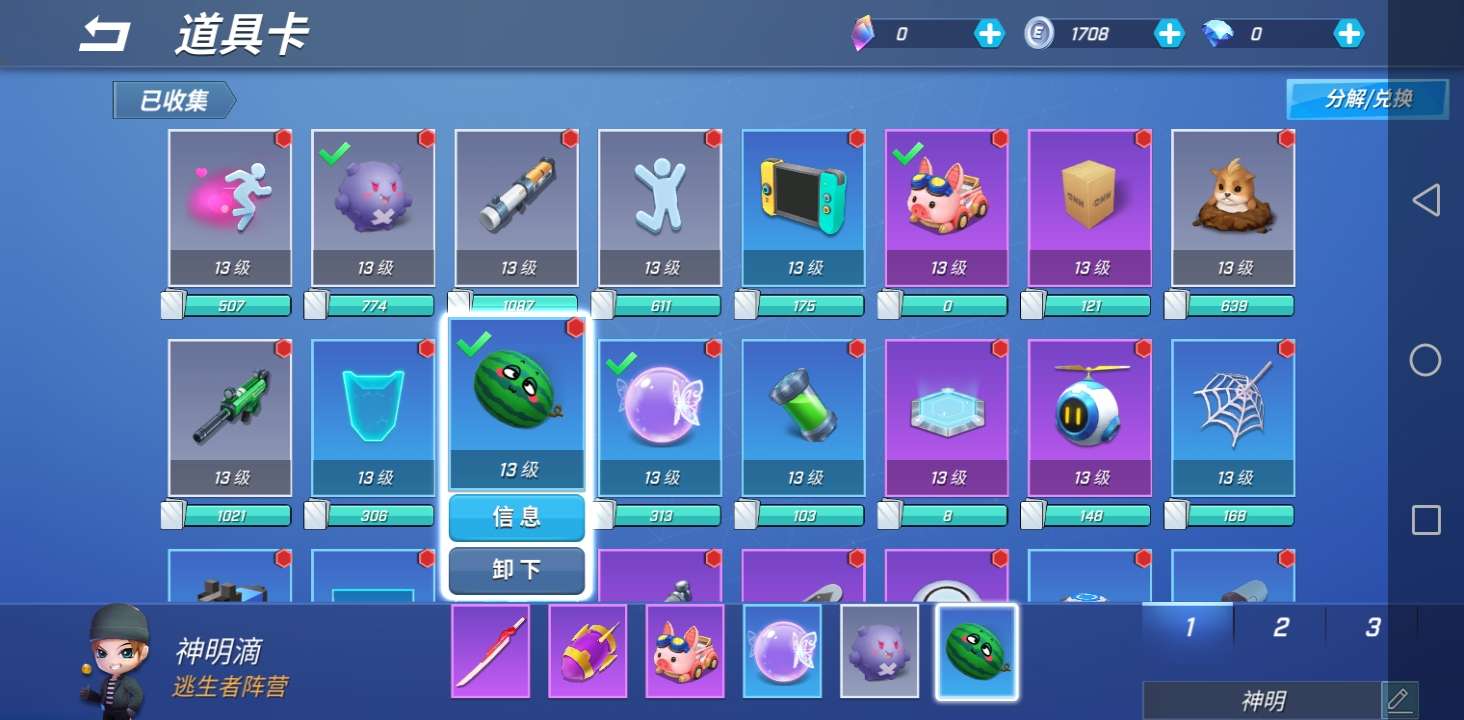This screenshot has width=1464, height=720.
Task: Show 信息 for the watermelon card
Action: [516, 517]
